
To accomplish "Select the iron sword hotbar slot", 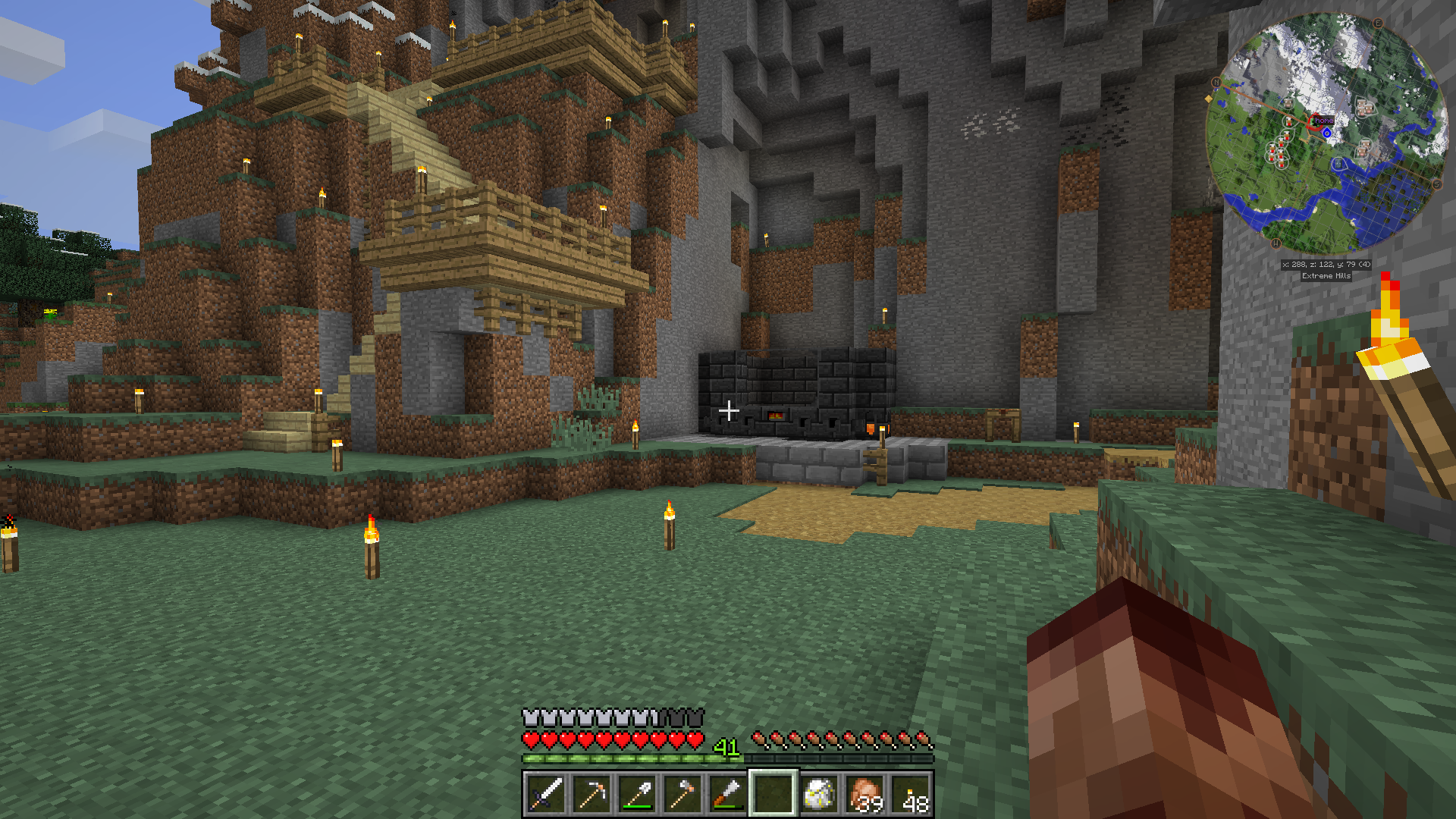I will click(x=545, y=794).
